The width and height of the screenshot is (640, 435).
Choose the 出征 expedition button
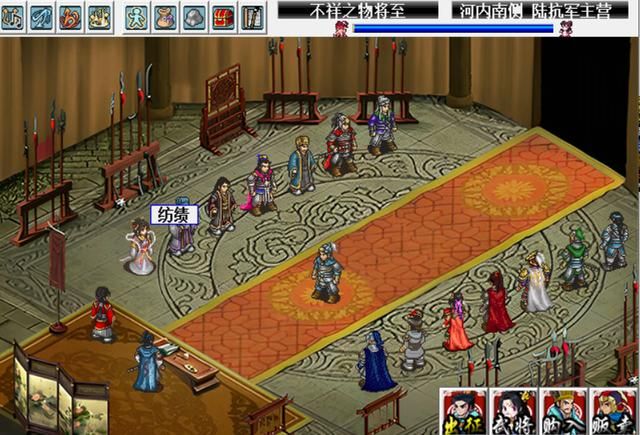coord(465,411)
